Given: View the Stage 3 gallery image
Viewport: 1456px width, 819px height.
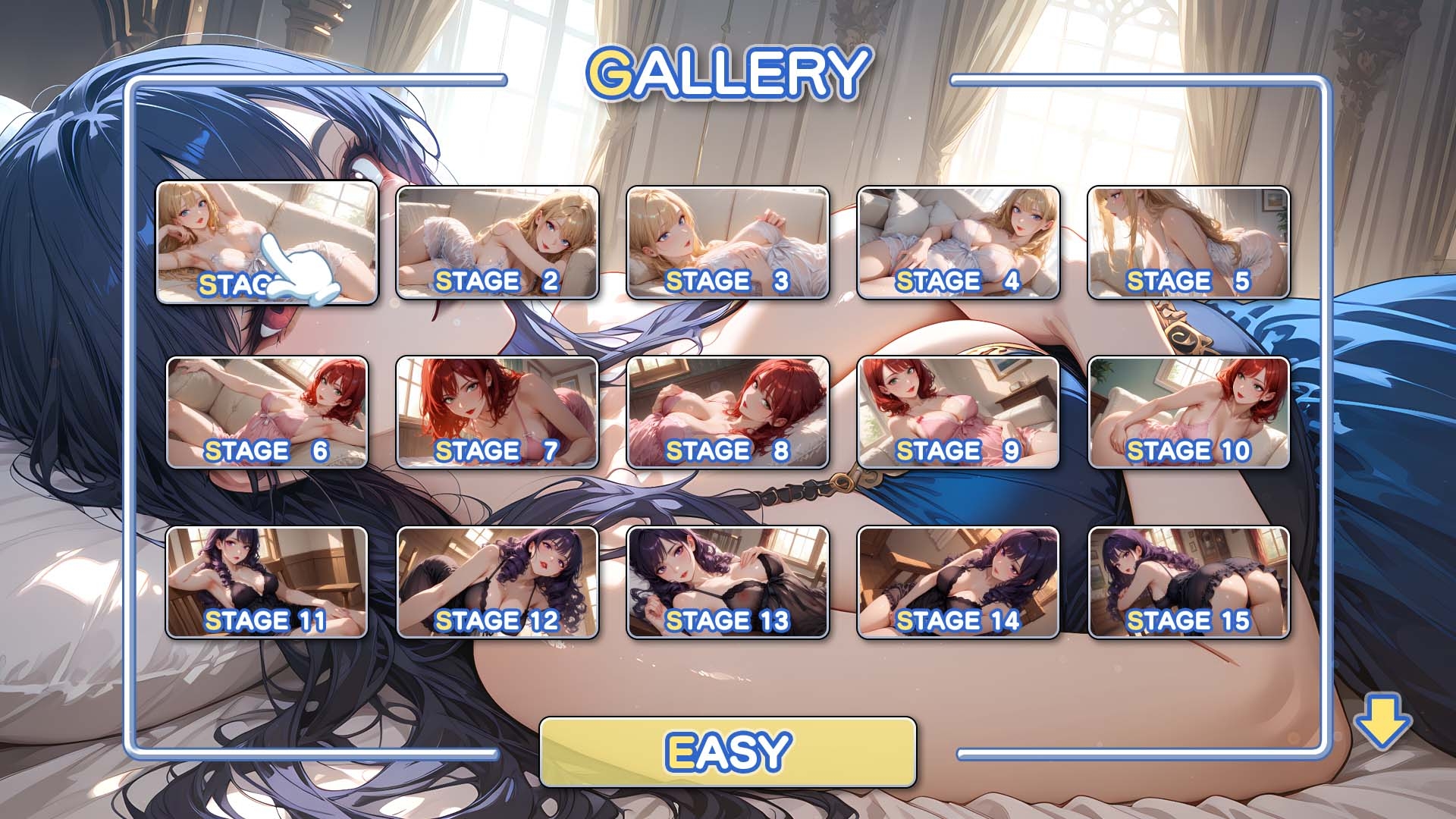Looking at the screenshot, I should point(728,243).
